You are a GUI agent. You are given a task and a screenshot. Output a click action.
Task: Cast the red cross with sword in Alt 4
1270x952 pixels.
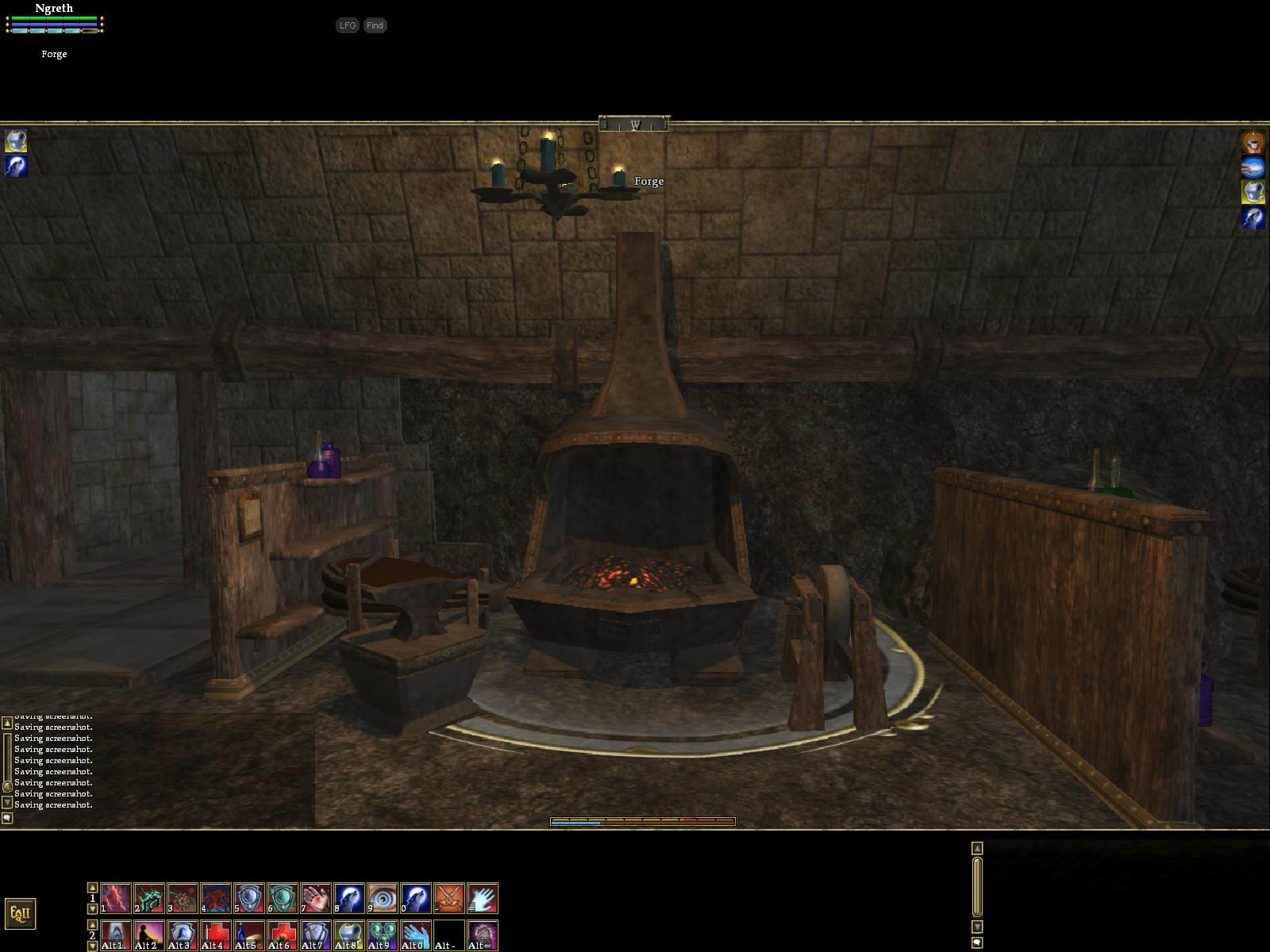point(216,935)
